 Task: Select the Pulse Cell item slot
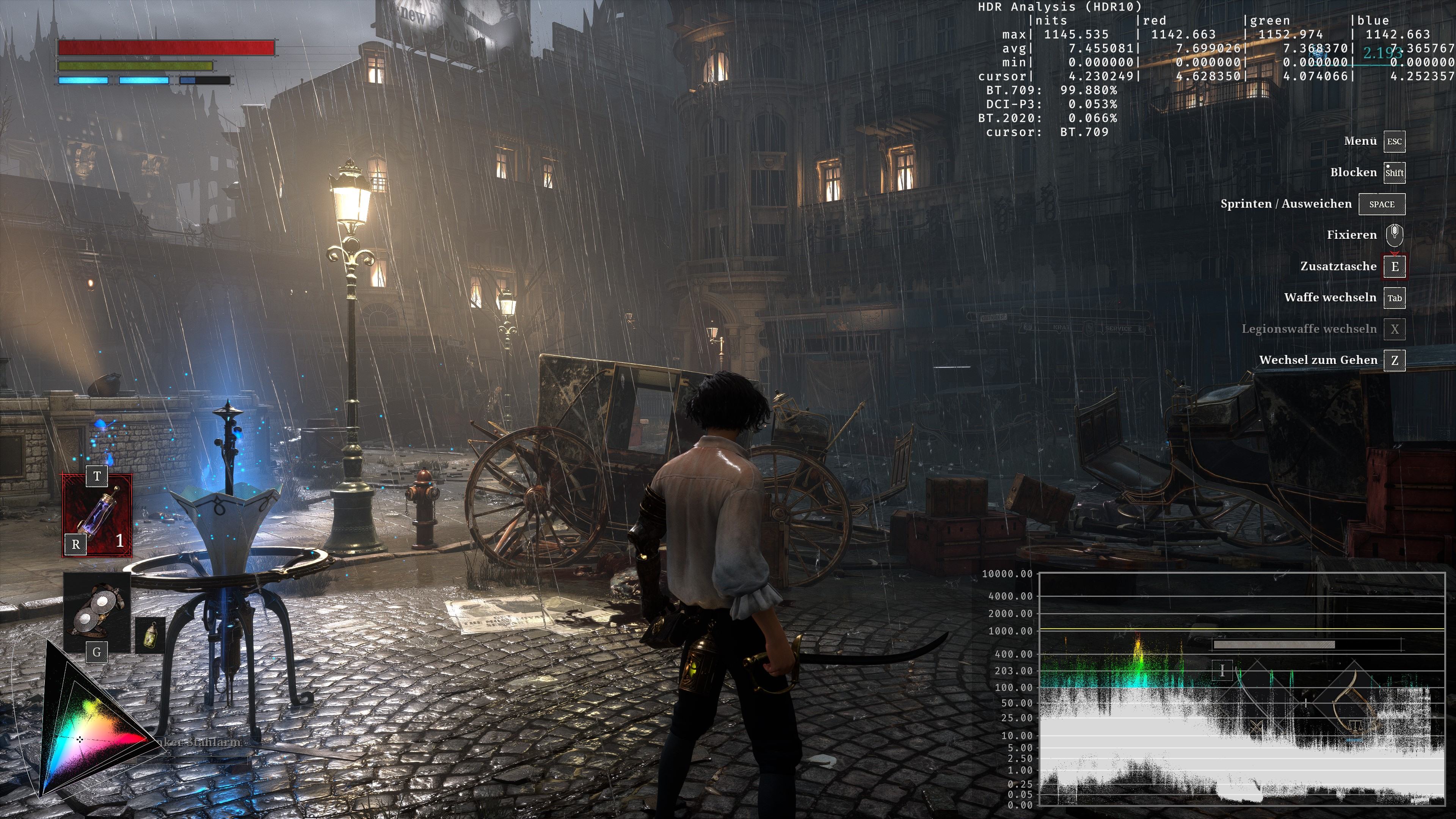pos(97,515)
